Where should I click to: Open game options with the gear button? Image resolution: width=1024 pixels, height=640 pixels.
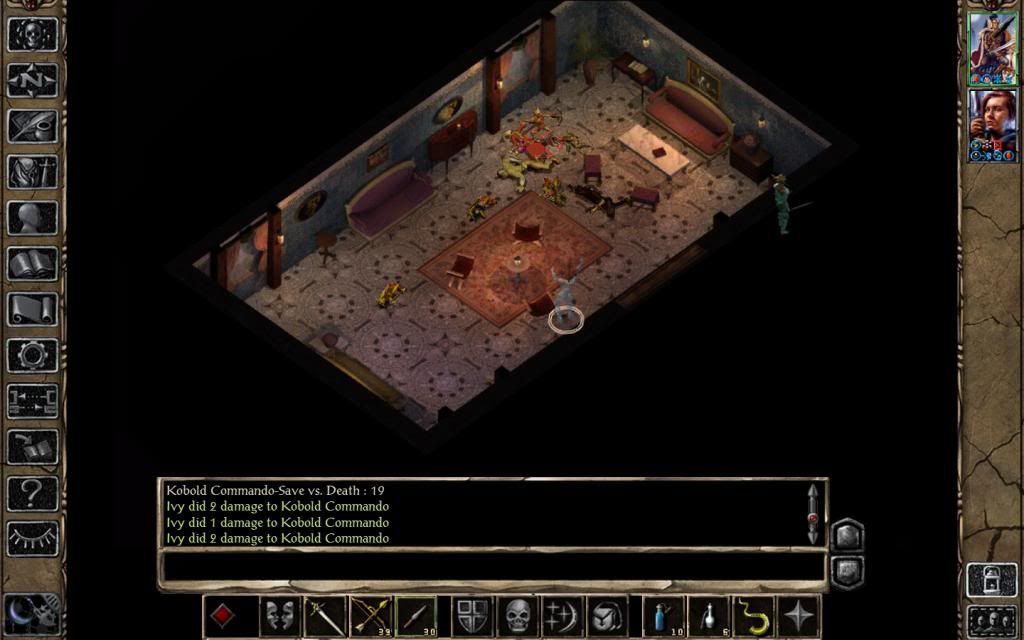tap(33, 355)
